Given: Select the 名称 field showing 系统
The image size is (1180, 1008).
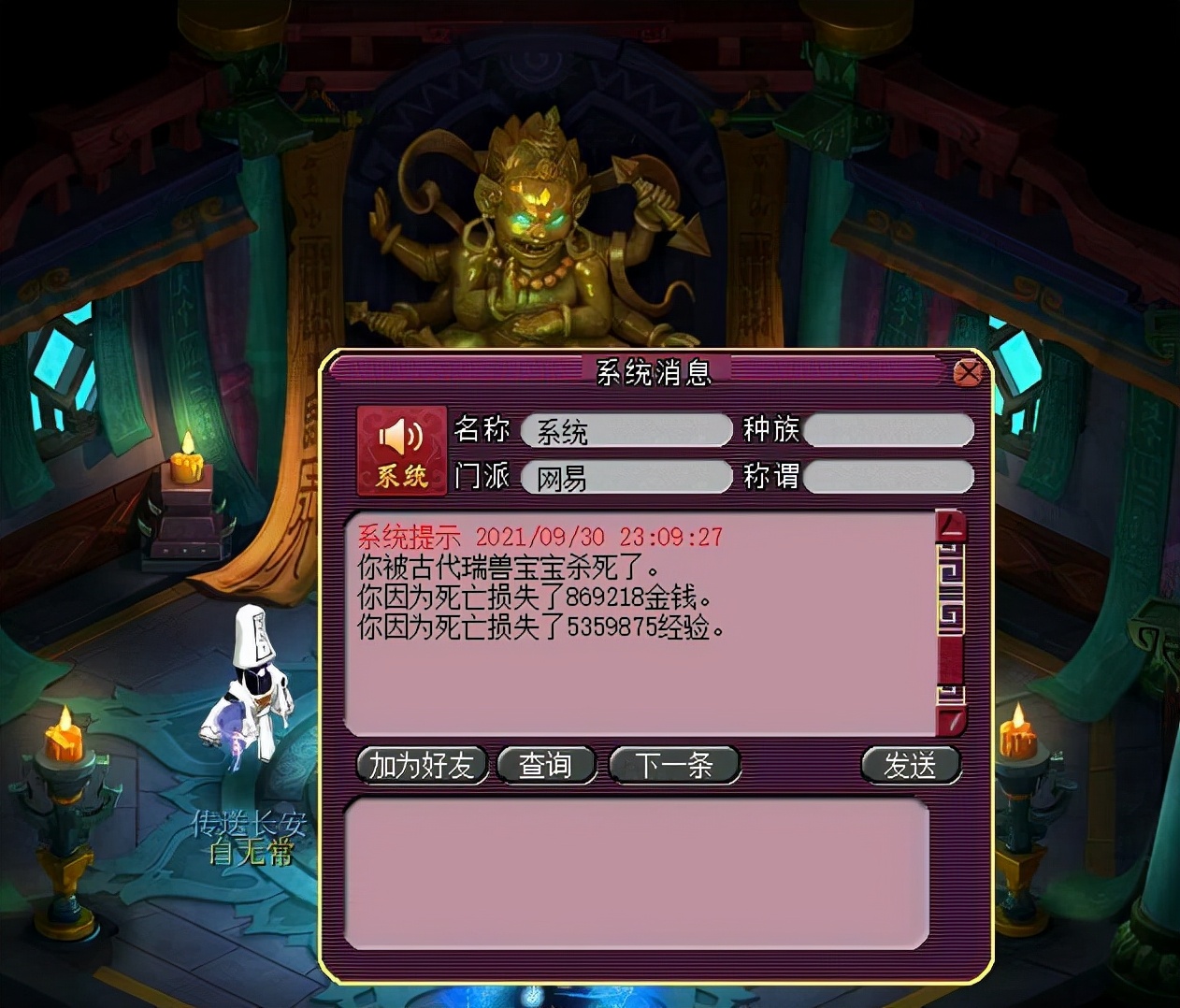Looking at the screenshot, I should [626, 431].
